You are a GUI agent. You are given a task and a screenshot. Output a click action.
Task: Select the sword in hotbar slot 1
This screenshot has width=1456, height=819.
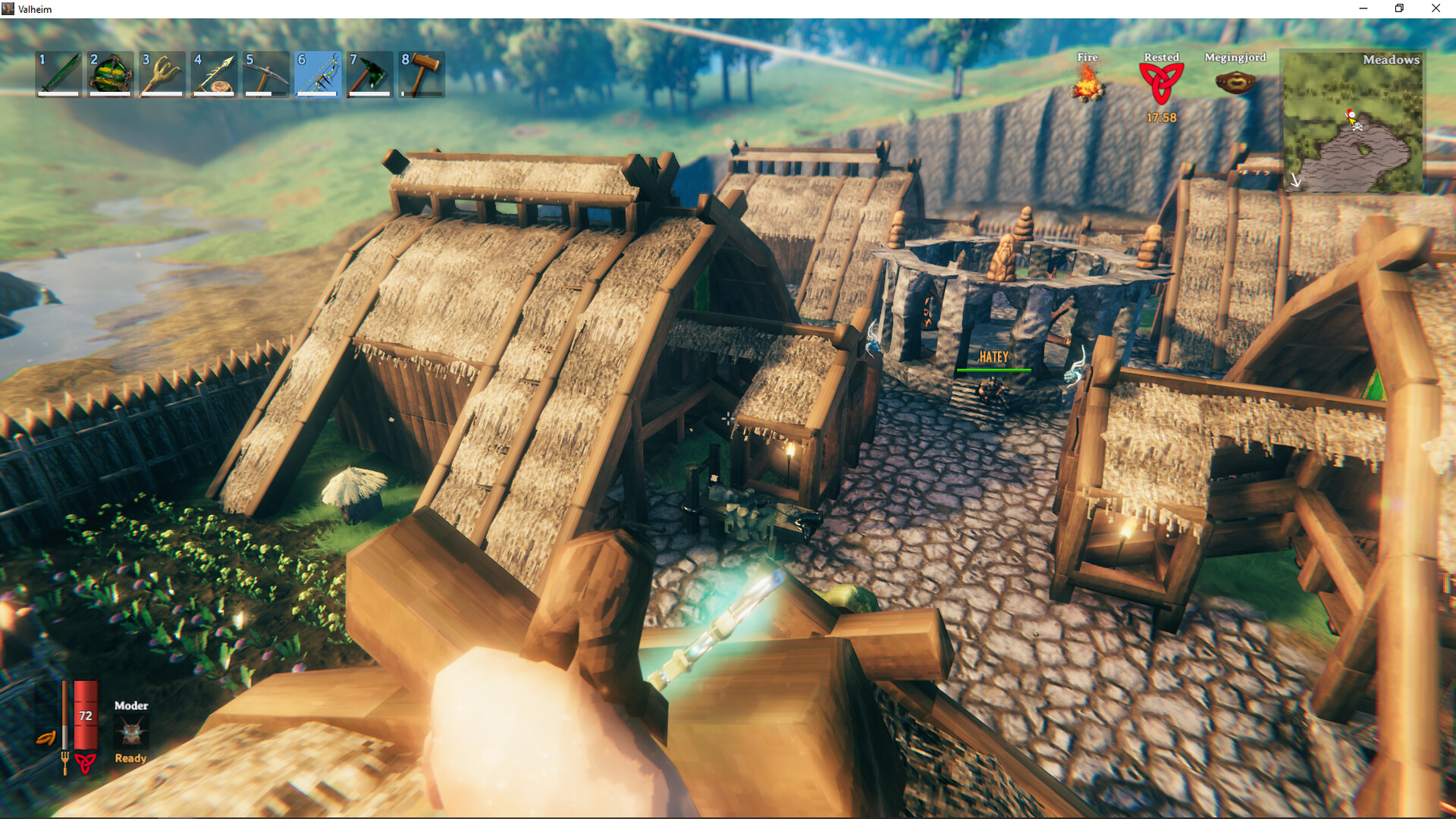(x=57, y=74)
